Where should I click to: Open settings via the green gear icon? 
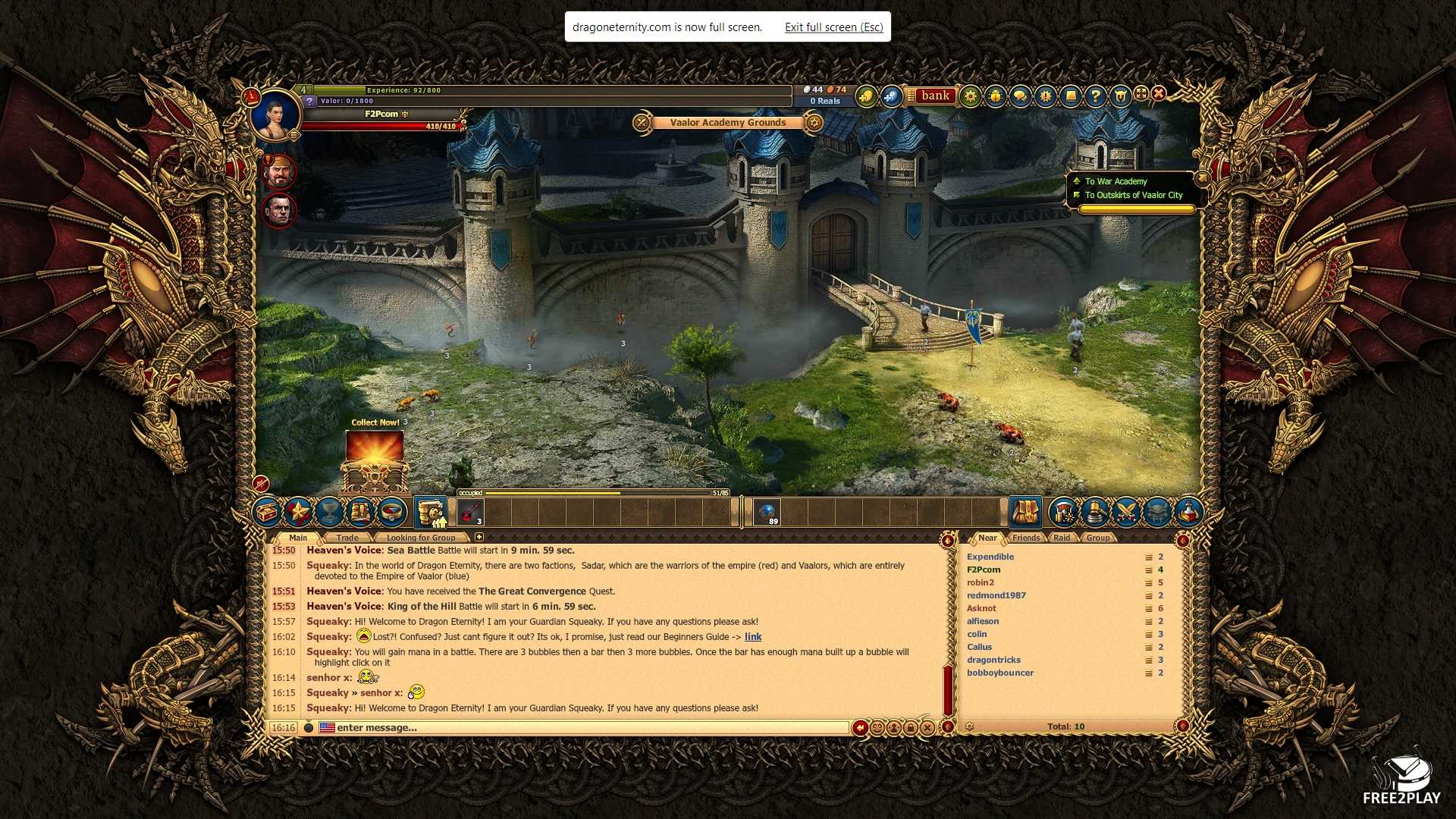tap(970, 96)
